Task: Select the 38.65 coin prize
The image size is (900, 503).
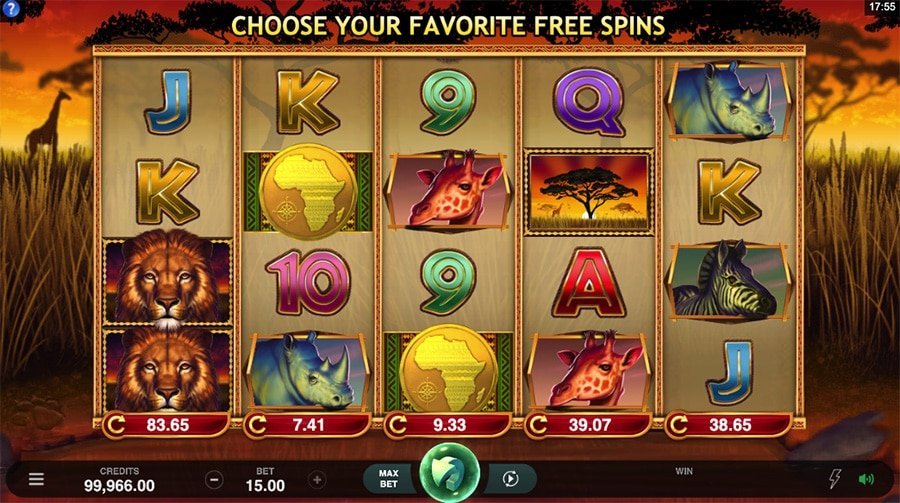Action: click(x=729, y=425)
